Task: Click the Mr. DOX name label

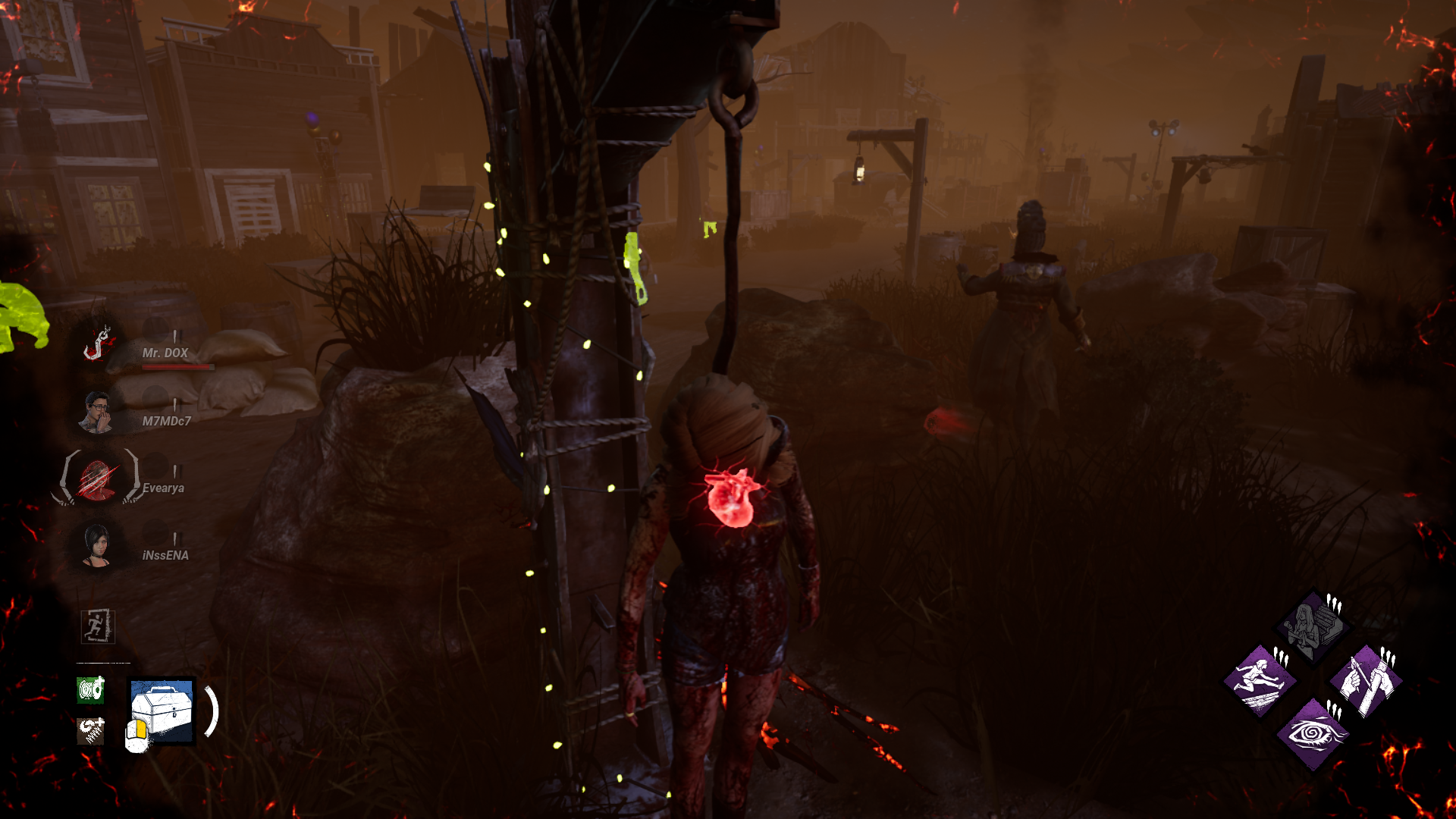Action: [165, 353]
